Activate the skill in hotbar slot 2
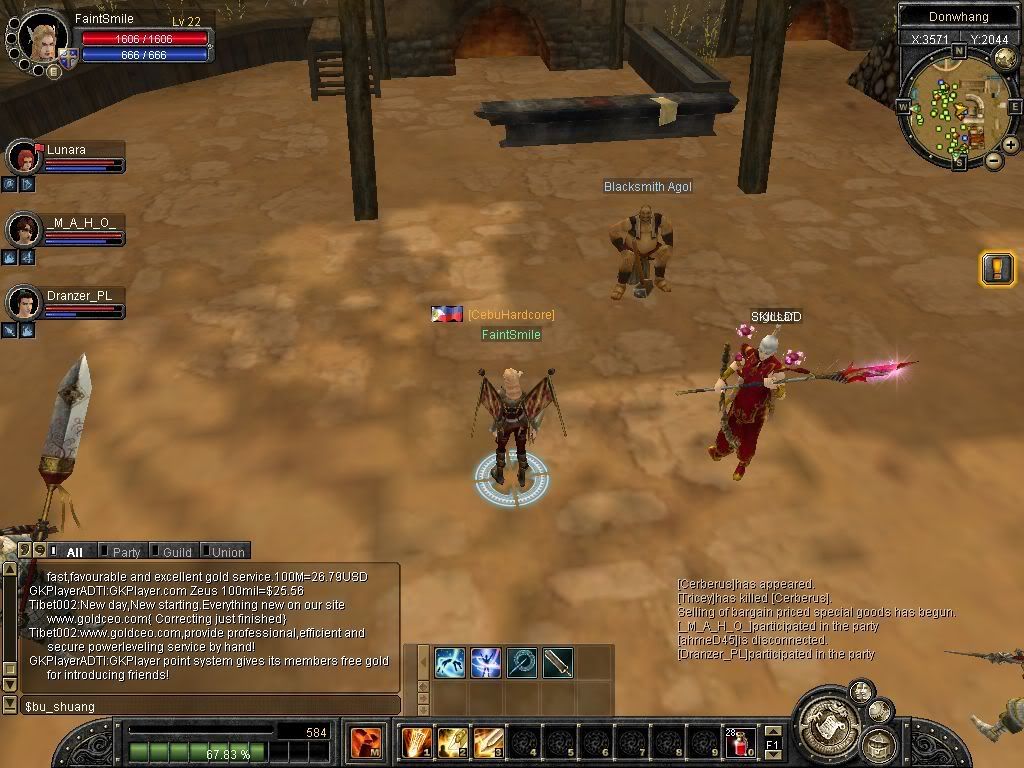 click(x=452, y=743)
